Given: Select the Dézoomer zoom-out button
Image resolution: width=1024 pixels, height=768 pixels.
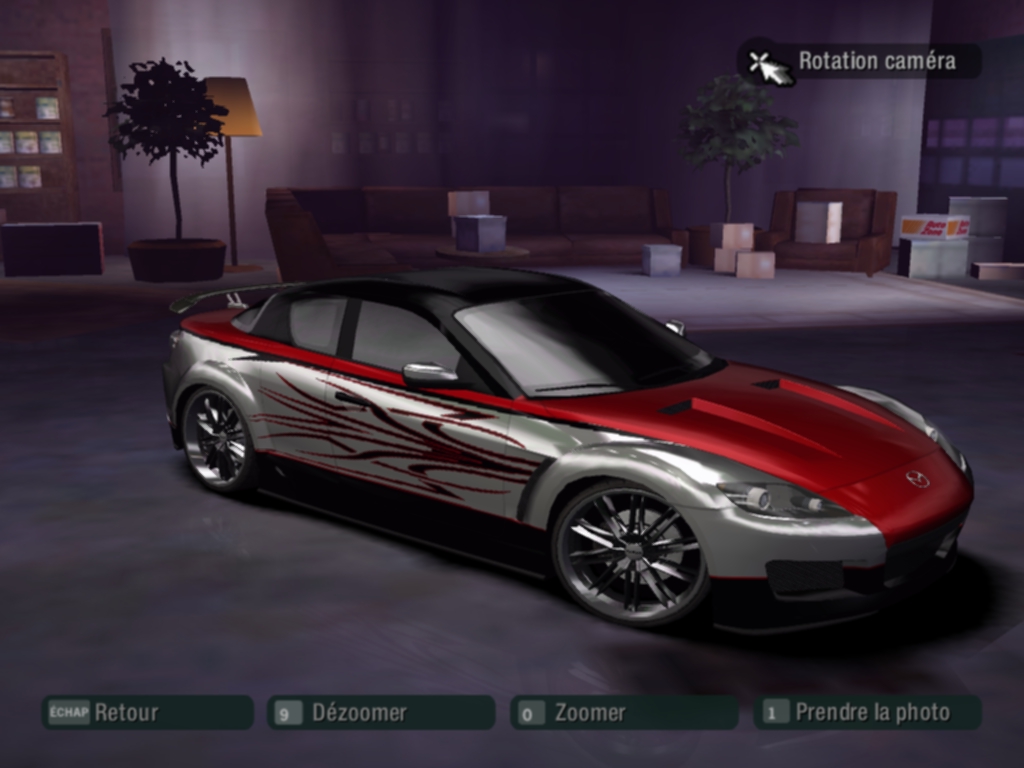Looking at the screenshot, I should 380,712.
